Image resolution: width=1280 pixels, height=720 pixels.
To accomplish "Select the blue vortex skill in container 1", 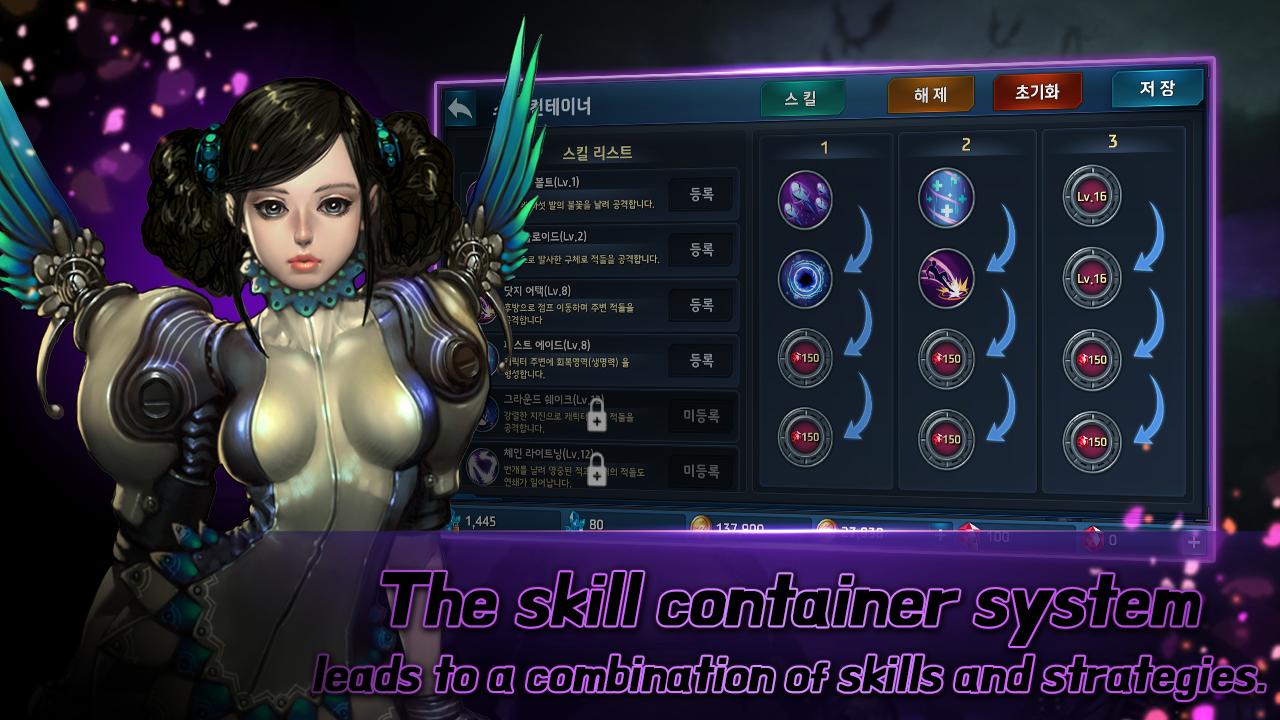I will [806, 277].
